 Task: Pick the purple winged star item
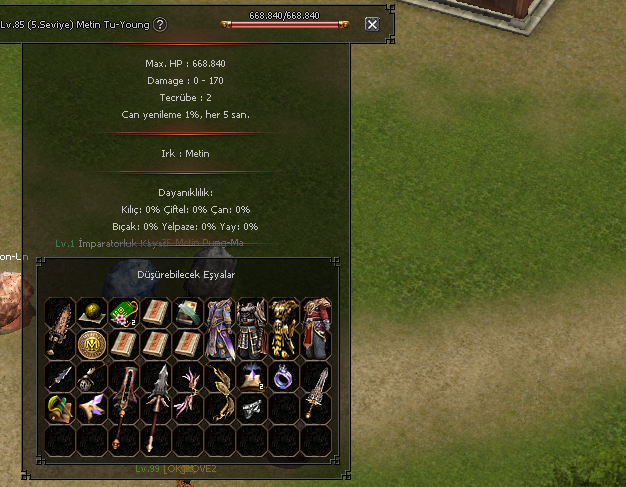click(92, 408)
